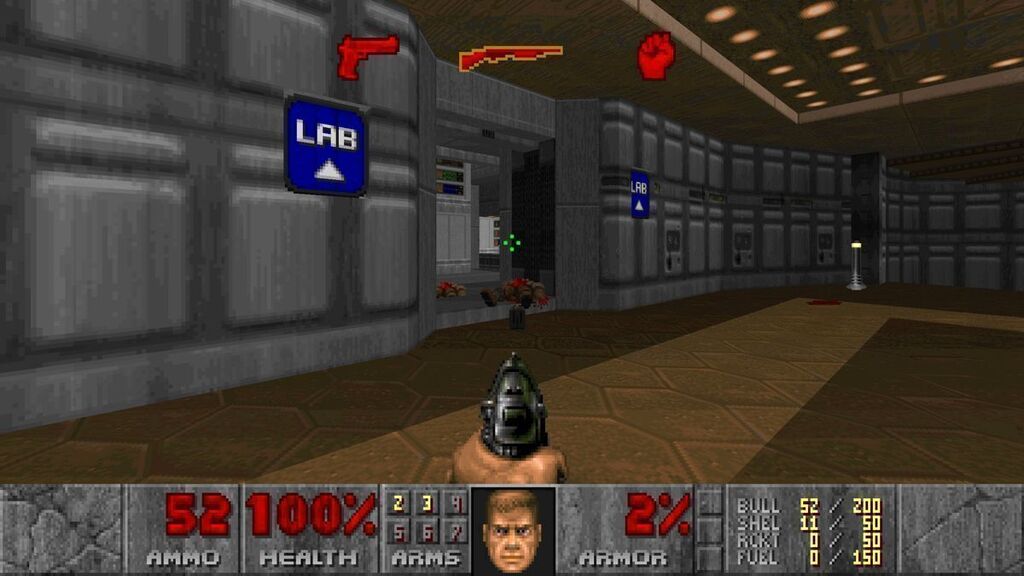Click weapon slot 4 in ARMS

point(456,504)
